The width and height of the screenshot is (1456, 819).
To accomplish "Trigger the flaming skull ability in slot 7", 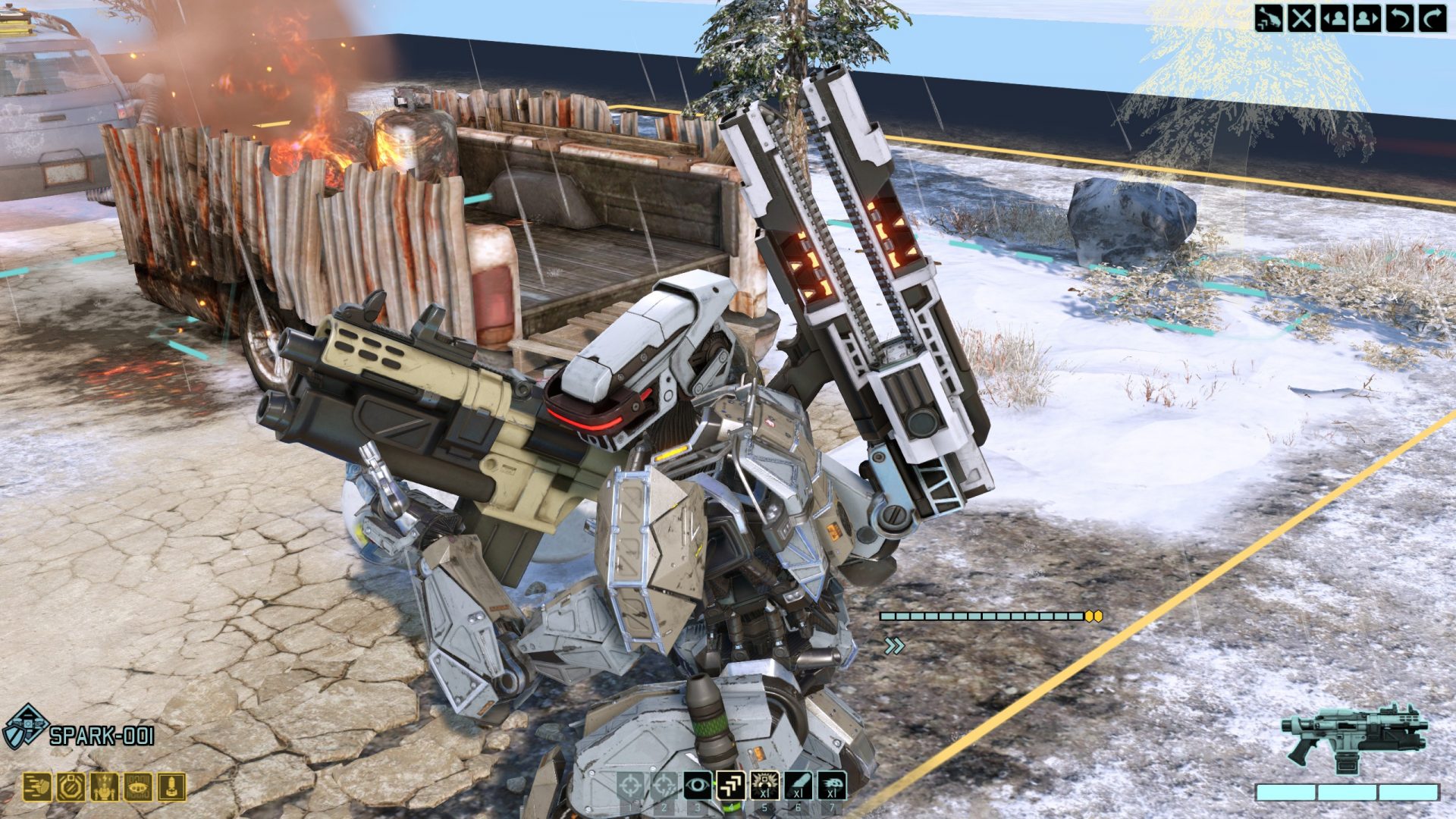I will click(x=832, y=786).
